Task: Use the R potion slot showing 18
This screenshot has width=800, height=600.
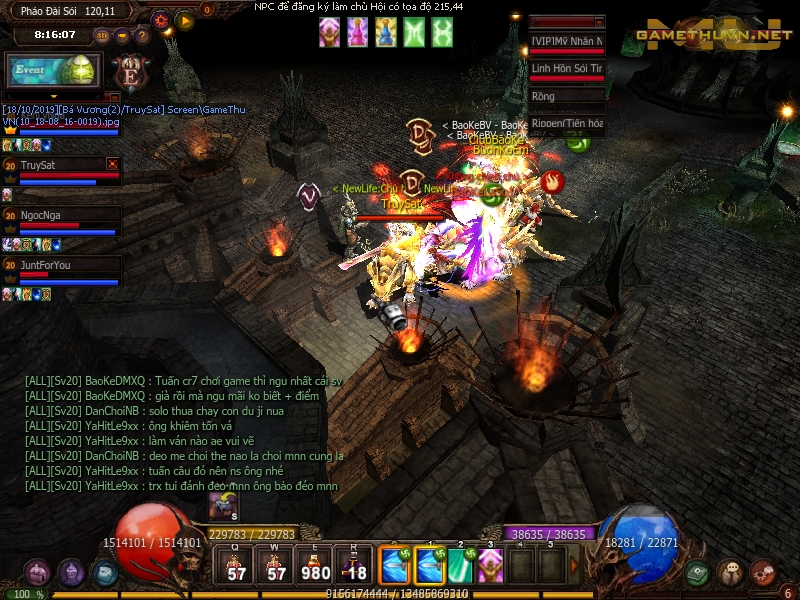Action: 353,565
